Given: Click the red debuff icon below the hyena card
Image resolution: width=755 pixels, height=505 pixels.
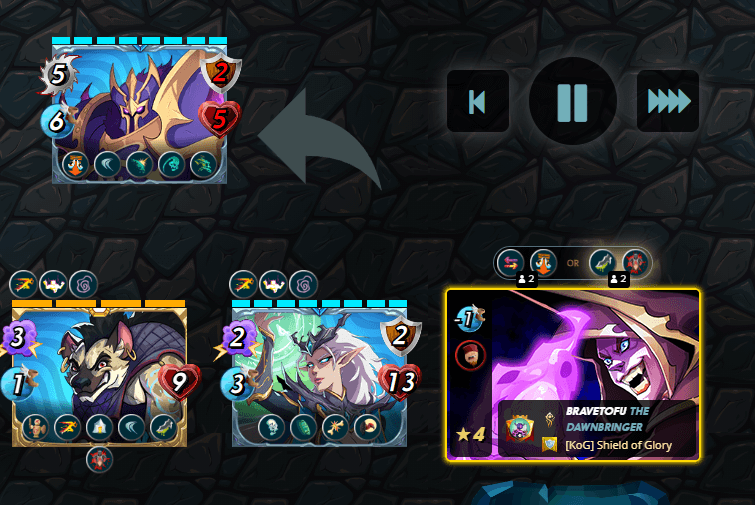Looking at the screenshot, I should pyautogui.click(x=99, y=459).
